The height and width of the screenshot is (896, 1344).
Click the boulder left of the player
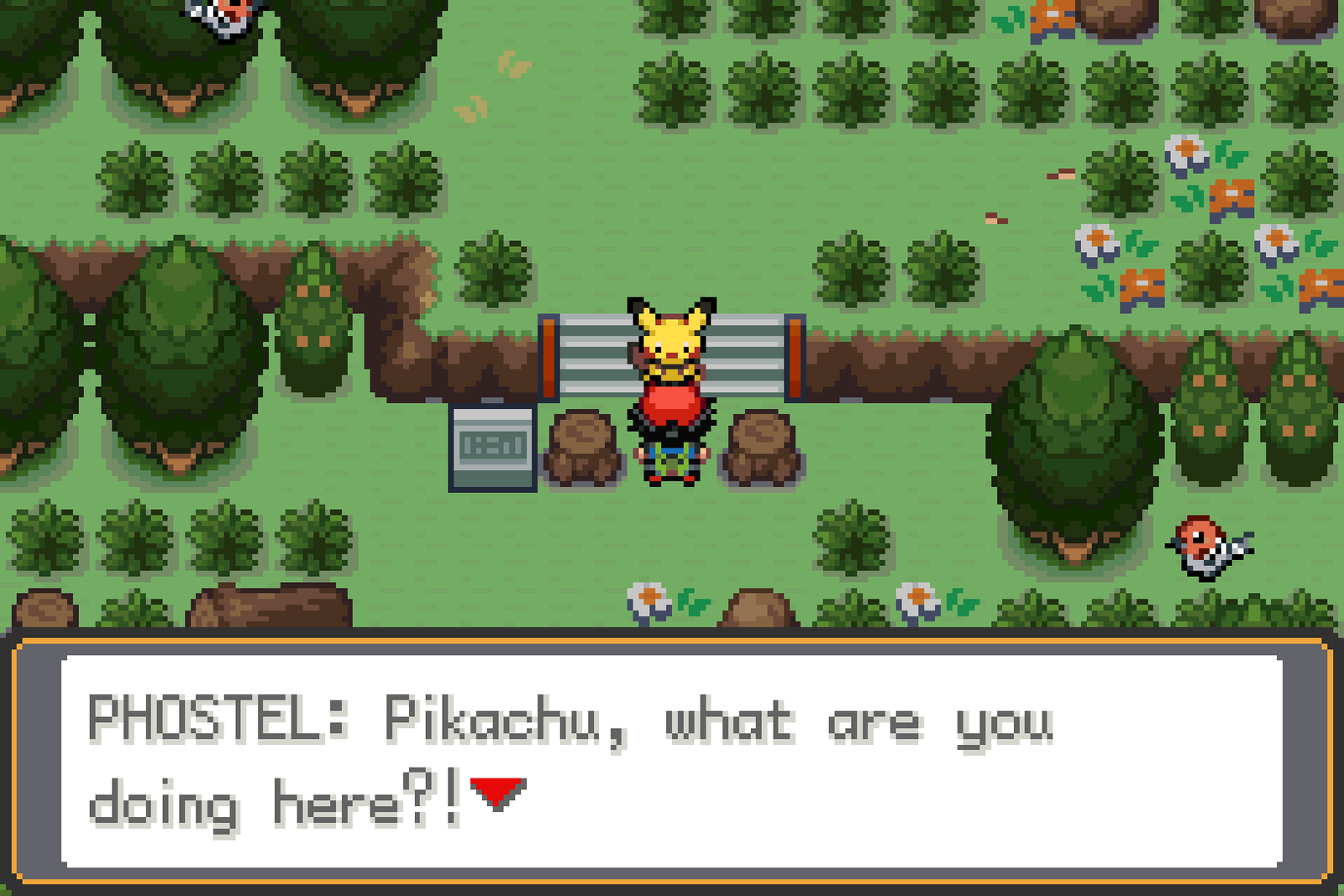tap(584, 445)
